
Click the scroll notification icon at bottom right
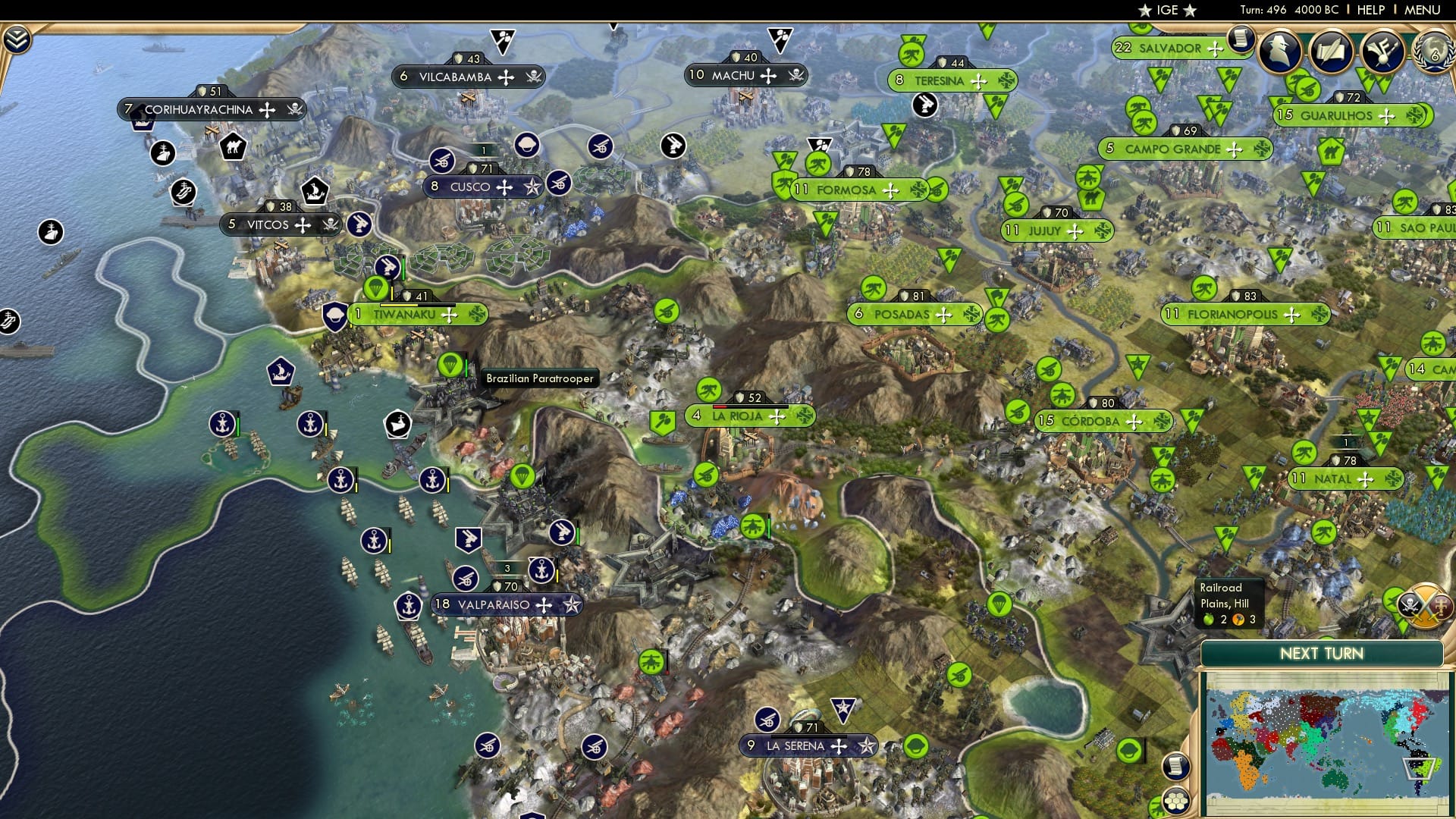pyautogui.click(x=1176, y=767)
